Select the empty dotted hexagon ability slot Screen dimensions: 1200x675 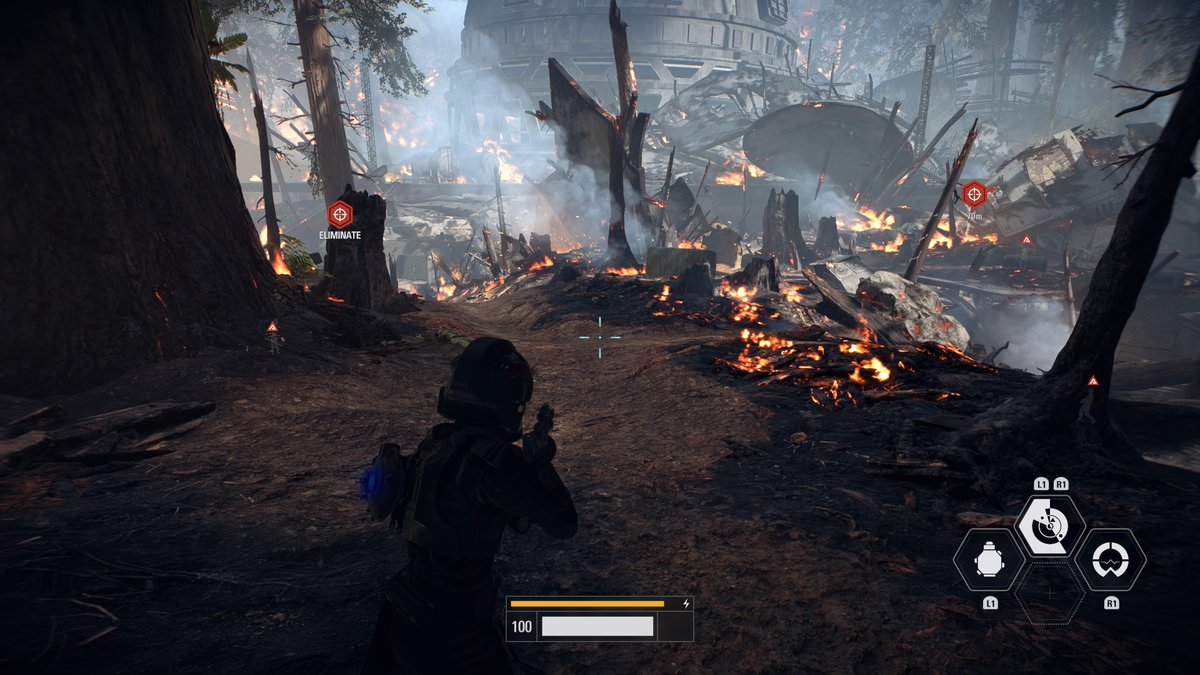1050,594
